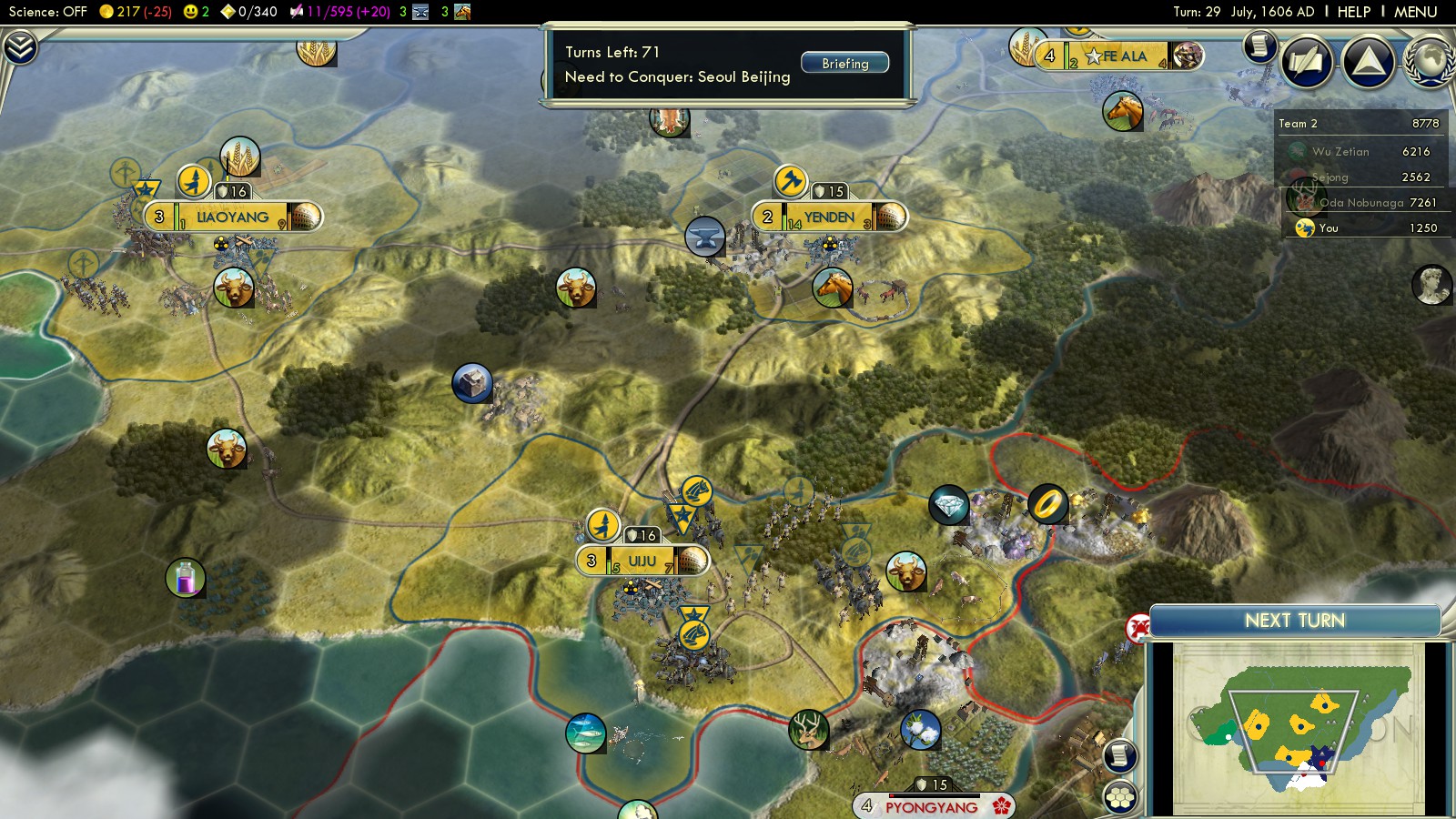The image size is (1456, 819).
Task: Open the Uiju city banner
Action: 642,561
